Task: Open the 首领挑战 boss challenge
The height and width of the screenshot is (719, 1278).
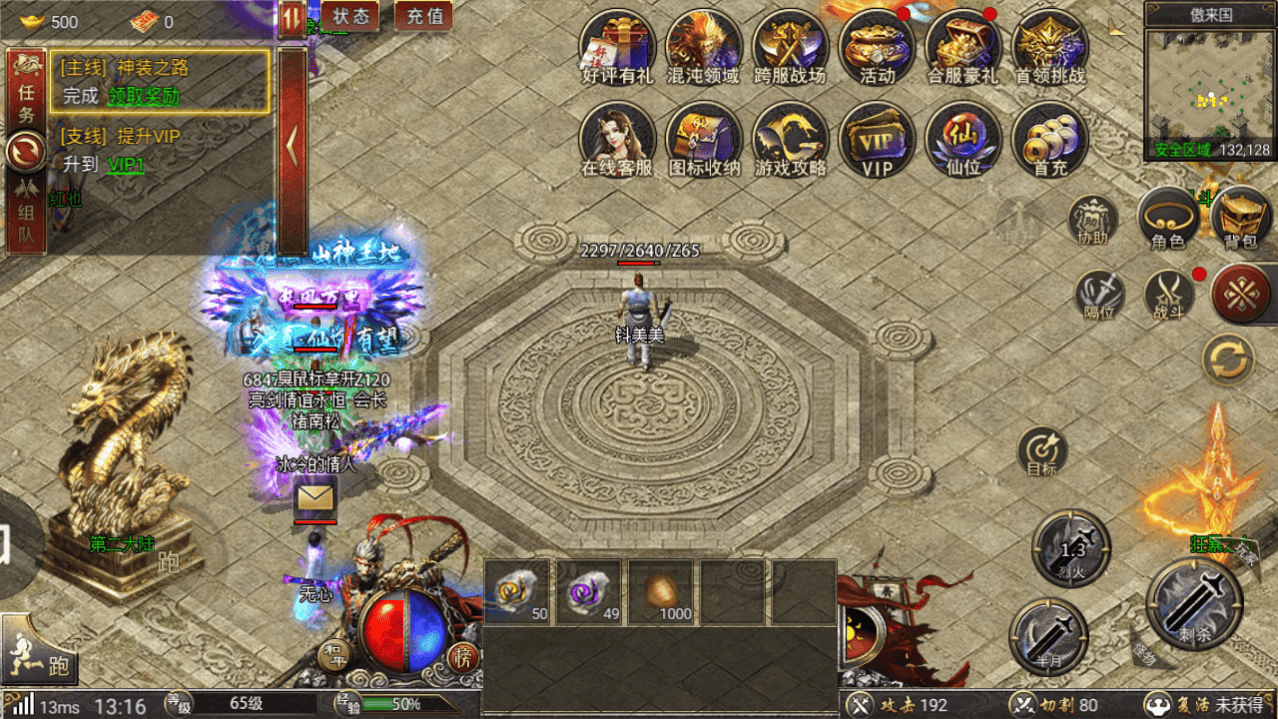Action: (x=1050, y=47)
